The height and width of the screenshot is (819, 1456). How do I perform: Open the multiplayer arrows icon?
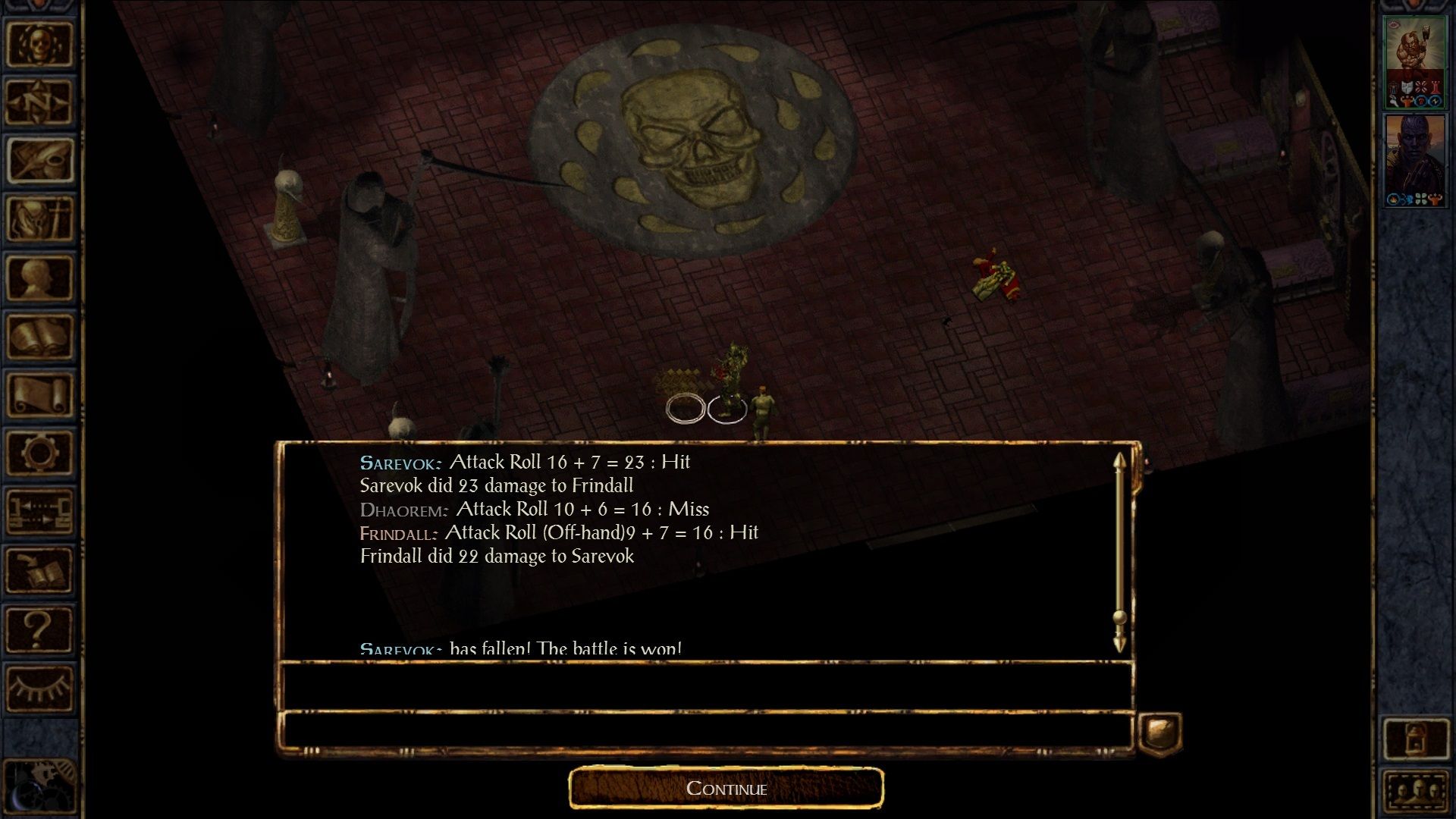(x=39, y=511)
